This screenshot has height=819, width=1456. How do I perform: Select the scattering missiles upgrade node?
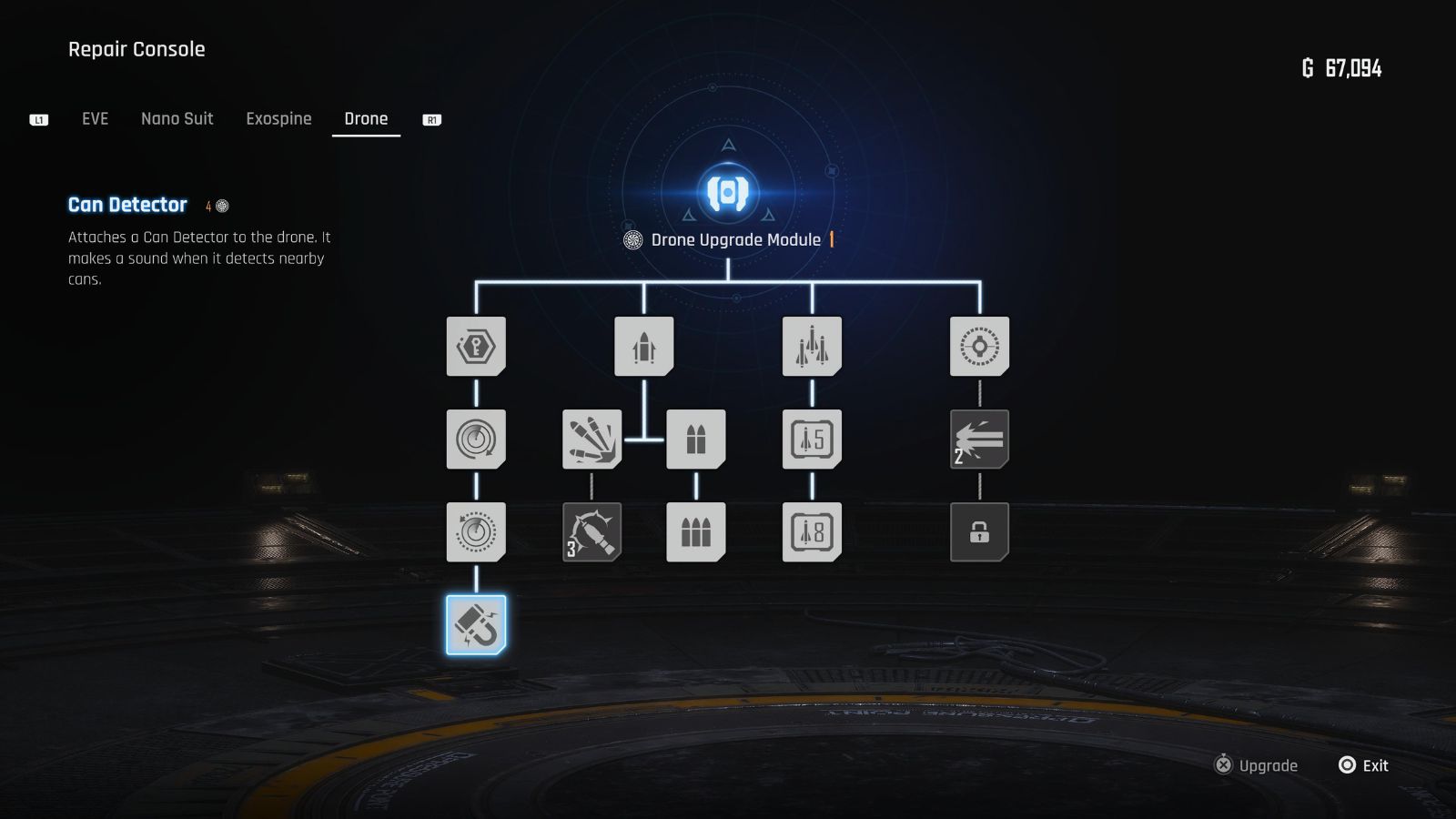click(592, 439)
